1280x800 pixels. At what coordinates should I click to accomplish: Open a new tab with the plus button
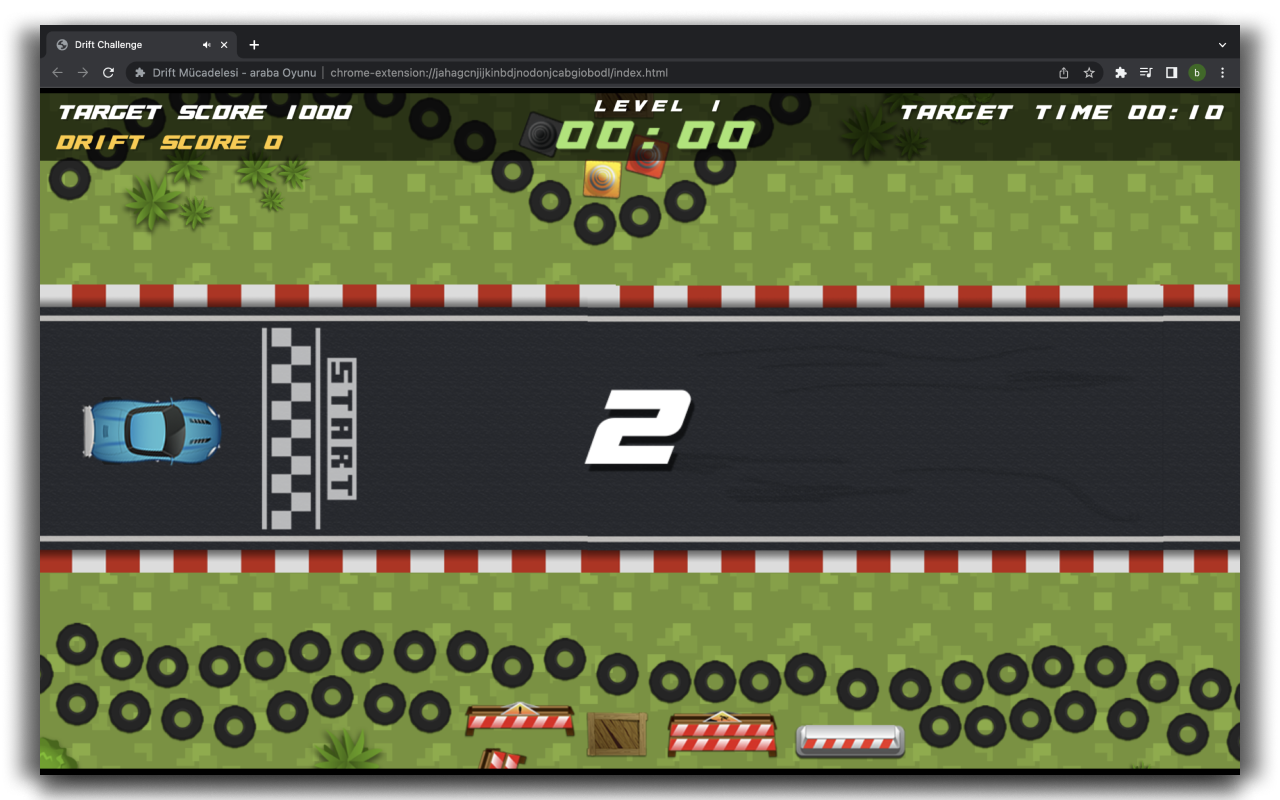click(x=254, y=44)
